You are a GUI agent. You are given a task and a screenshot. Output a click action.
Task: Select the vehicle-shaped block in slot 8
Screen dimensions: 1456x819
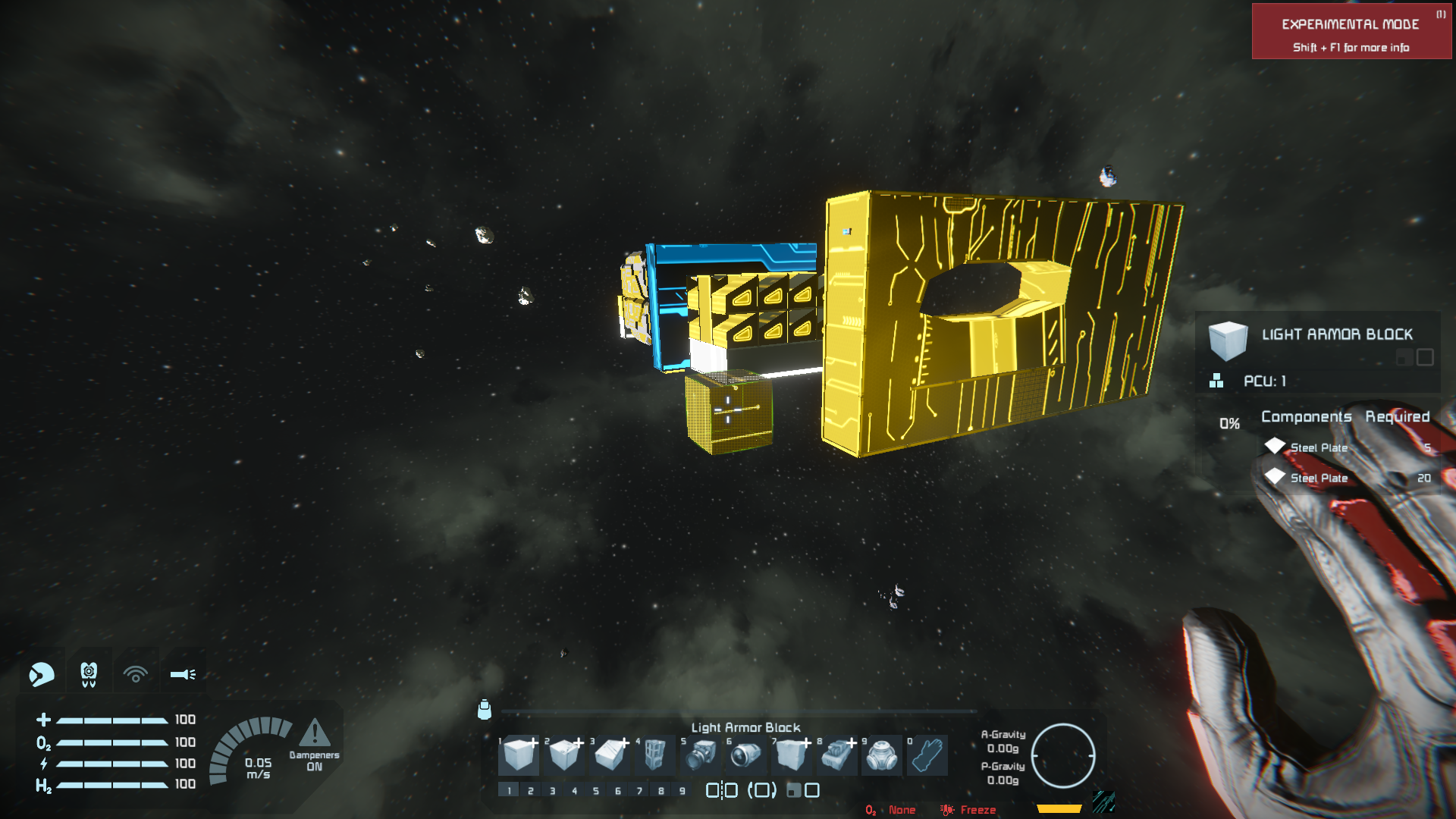click(x=836, y=755)
